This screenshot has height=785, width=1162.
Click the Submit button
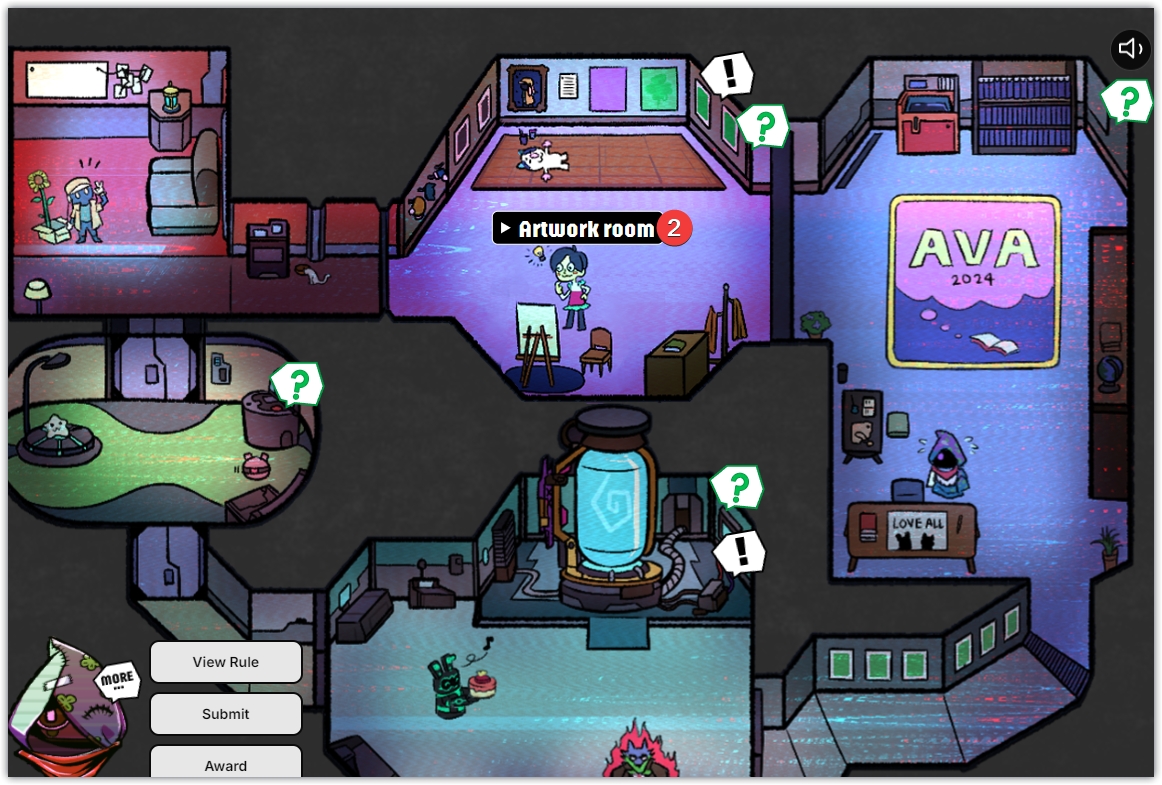point(226,714)
